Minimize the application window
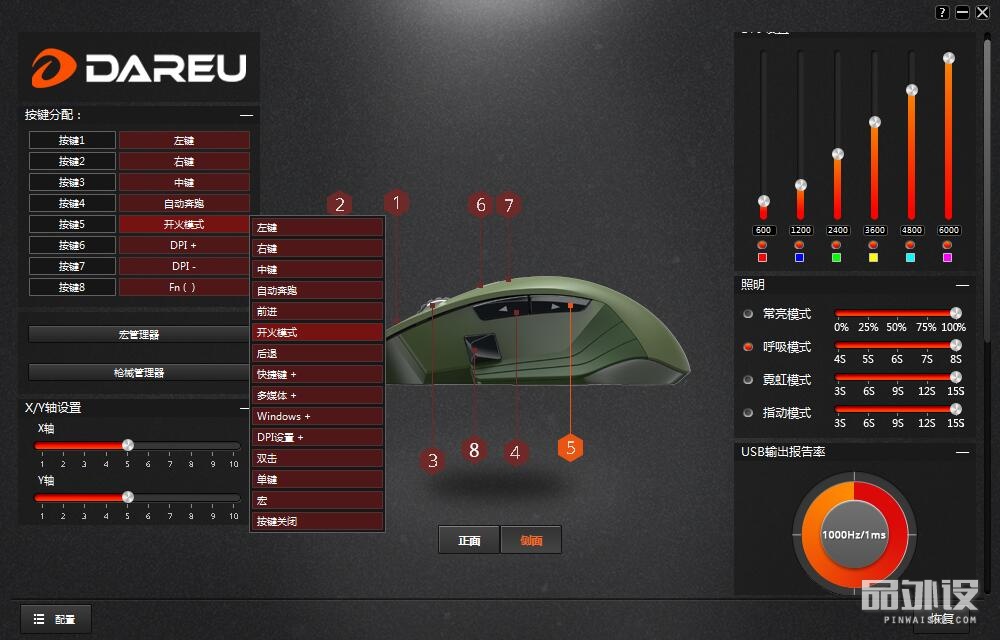Viewport: 1000px width, 640px height. (x=962, y=12)
